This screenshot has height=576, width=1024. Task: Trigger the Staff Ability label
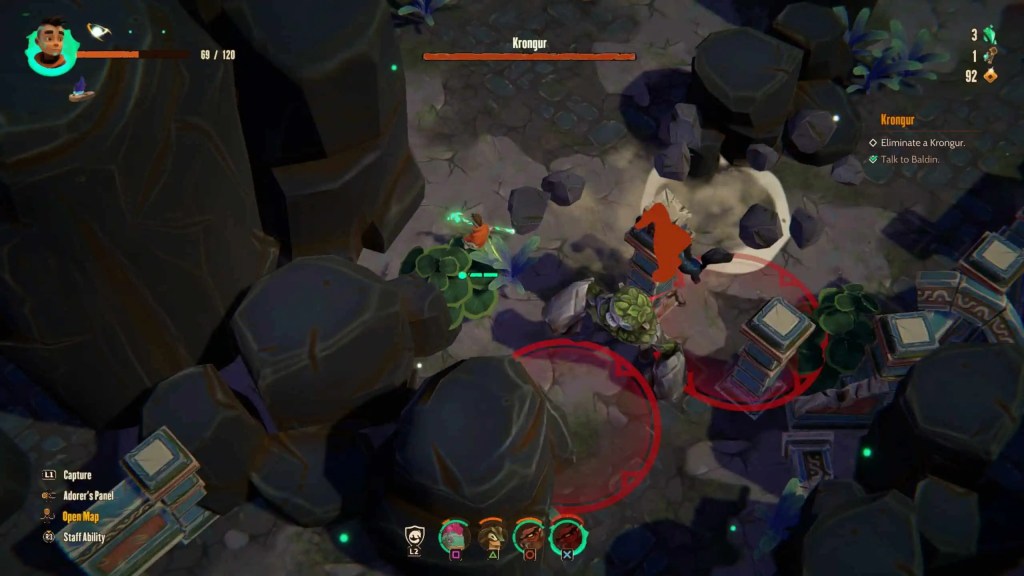[x=84, y=537]
